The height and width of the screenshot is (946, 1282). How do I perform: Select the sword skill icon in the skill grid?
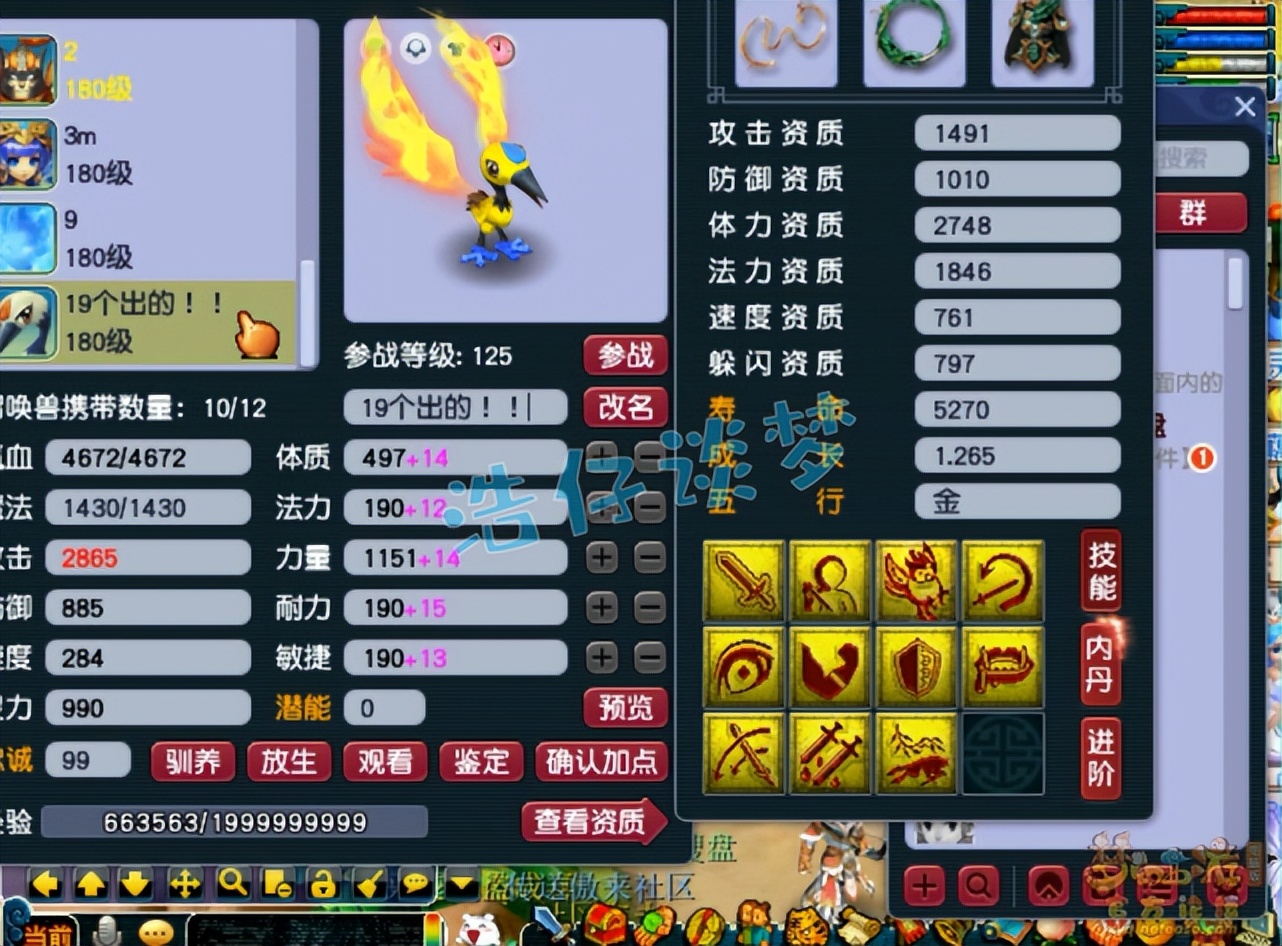pyautogui.click(x=744, y=580)
